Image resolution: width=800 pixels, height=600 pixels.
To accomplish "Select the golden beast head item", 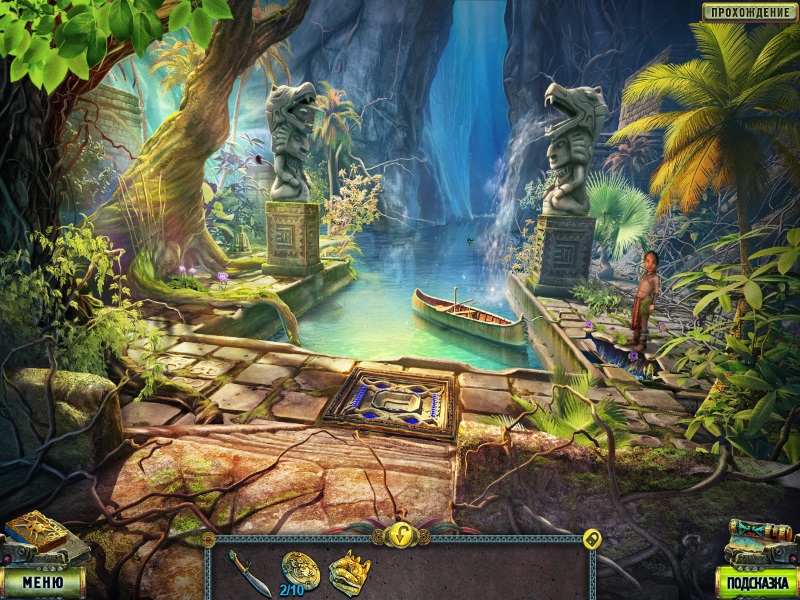I will [x=349, y=573].
